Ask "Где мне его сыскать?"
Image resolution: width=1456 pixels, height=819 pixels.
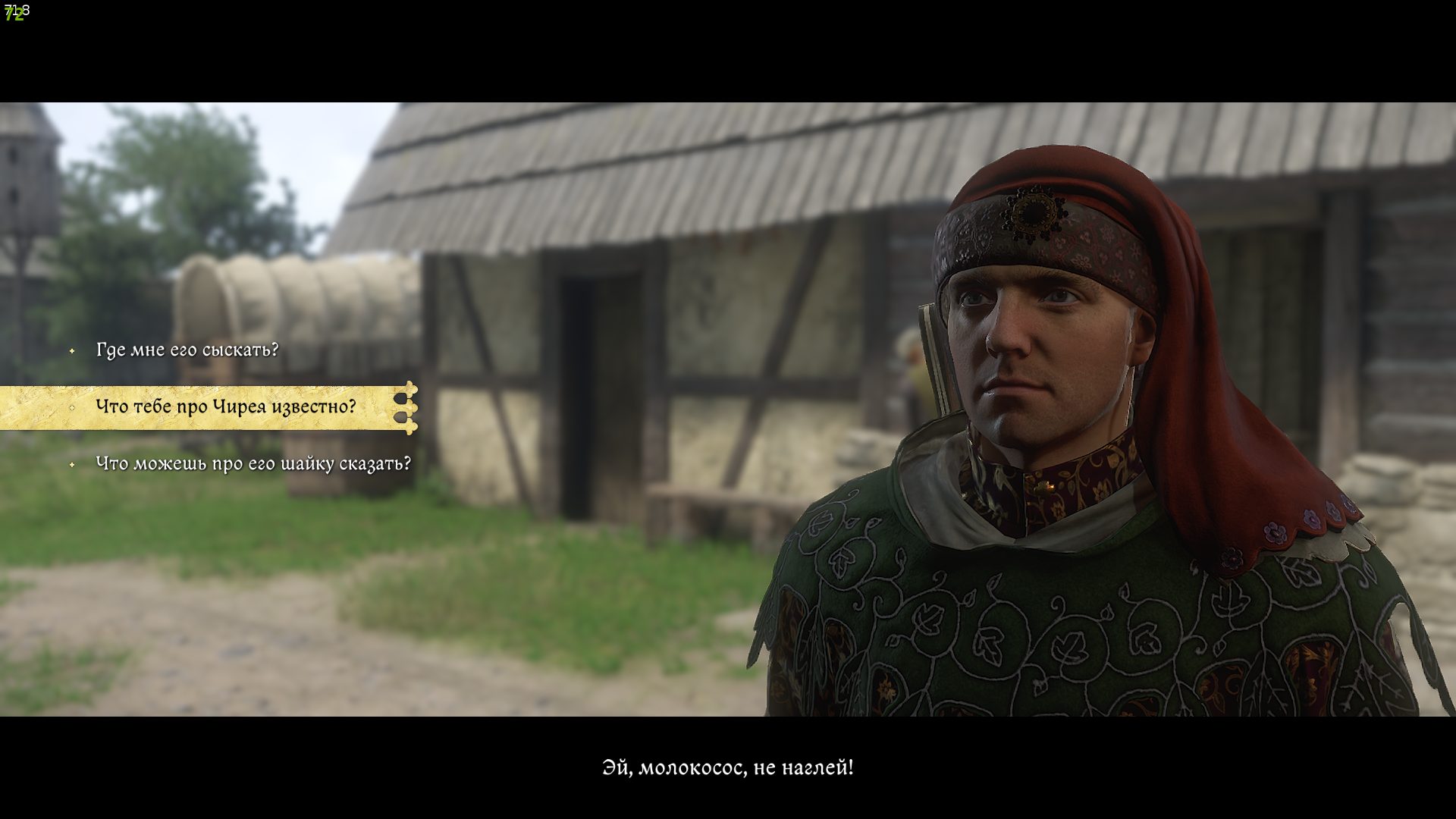[x=187, y=350]
